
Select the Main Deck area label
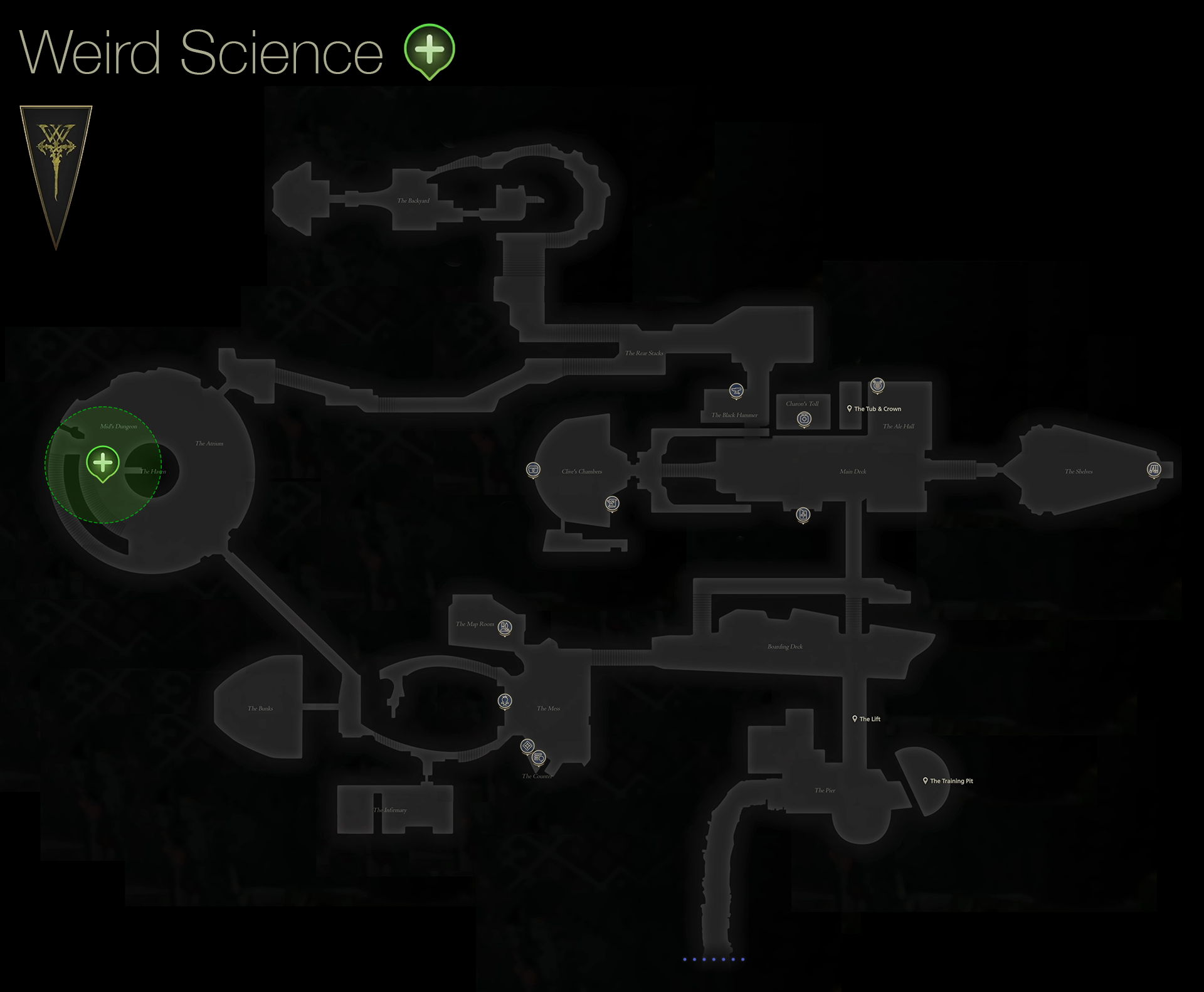pyautogui.click(x=853, y=472)
